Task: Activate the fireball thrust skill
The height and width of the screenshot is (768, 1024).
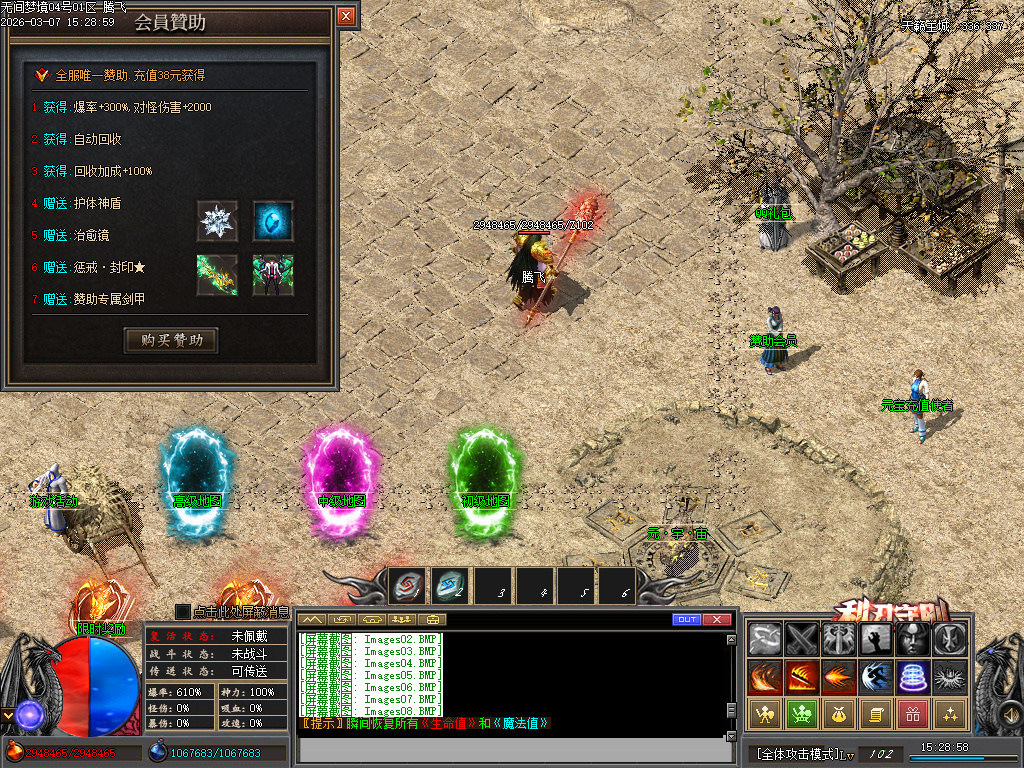Action: (838, 677)
